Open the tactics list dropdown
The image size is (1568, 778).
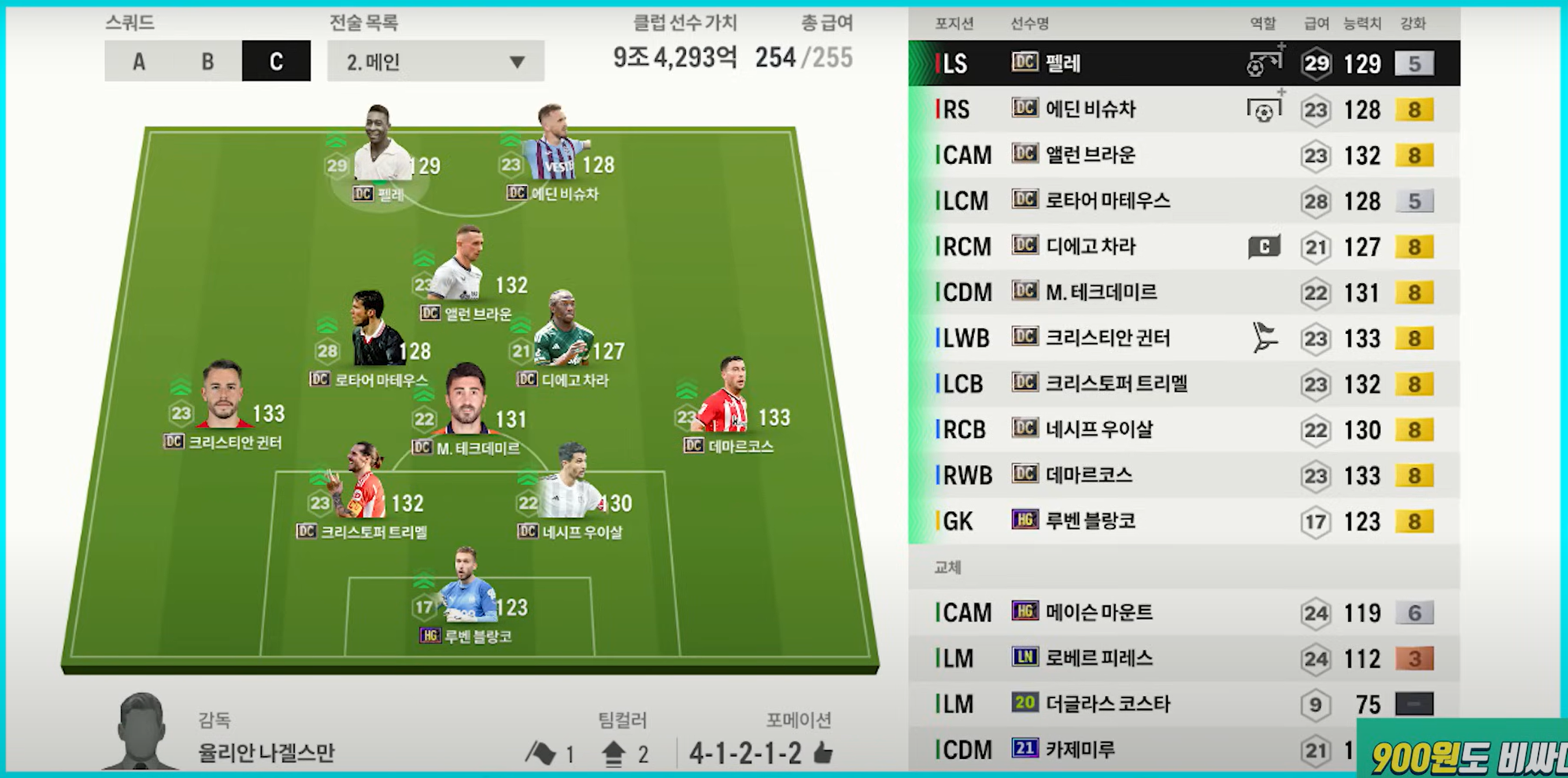point(435,61)
